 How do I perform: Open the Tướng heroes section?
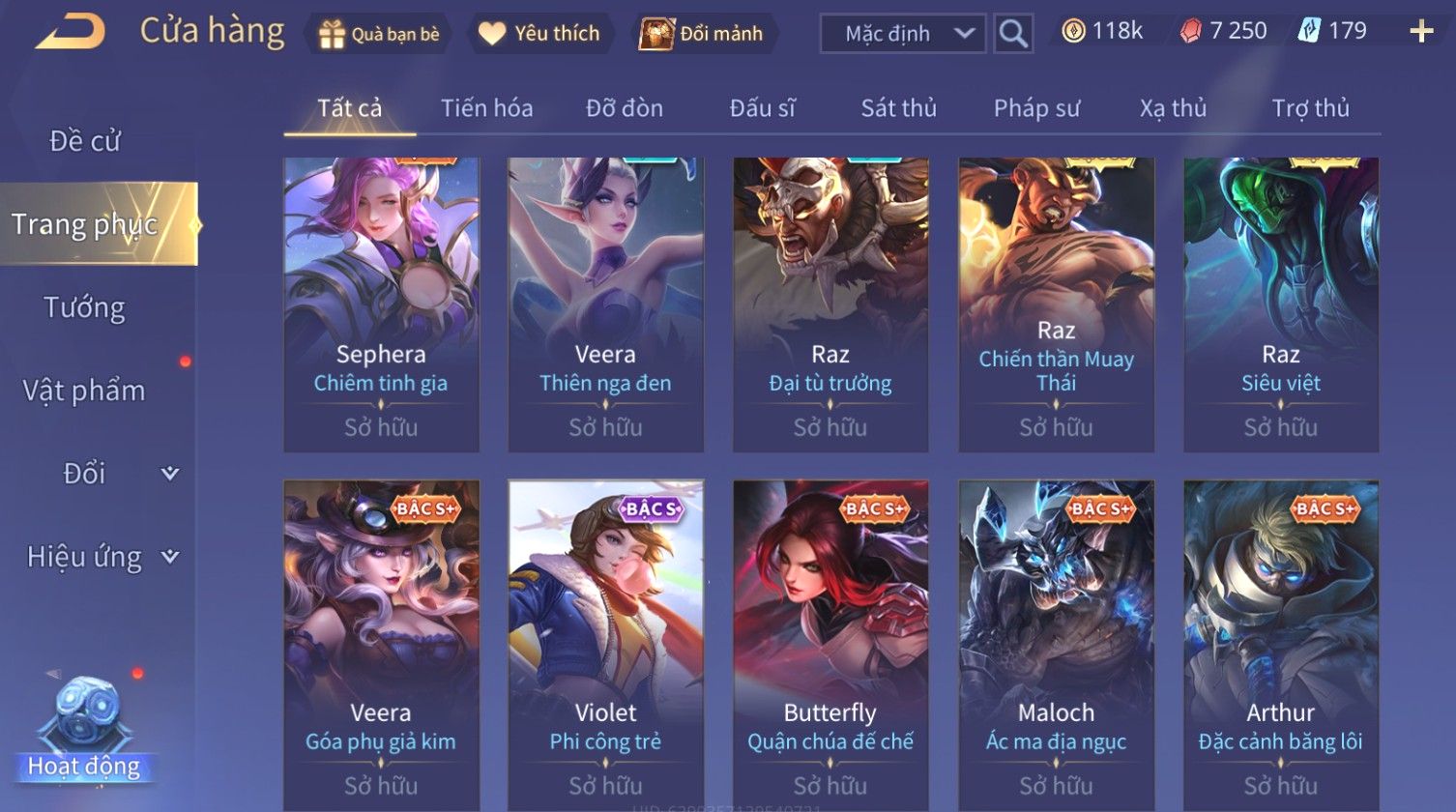[x=85, y=307]
